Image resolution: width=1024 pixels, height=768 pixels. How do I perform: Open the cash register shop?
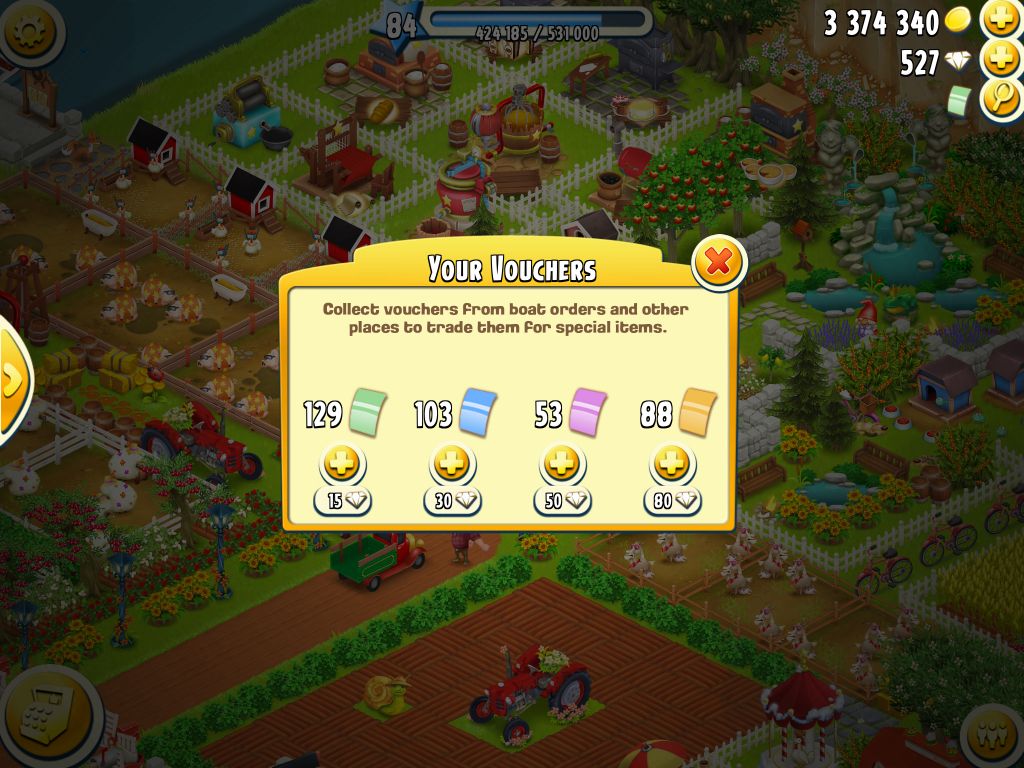[45, 716]
